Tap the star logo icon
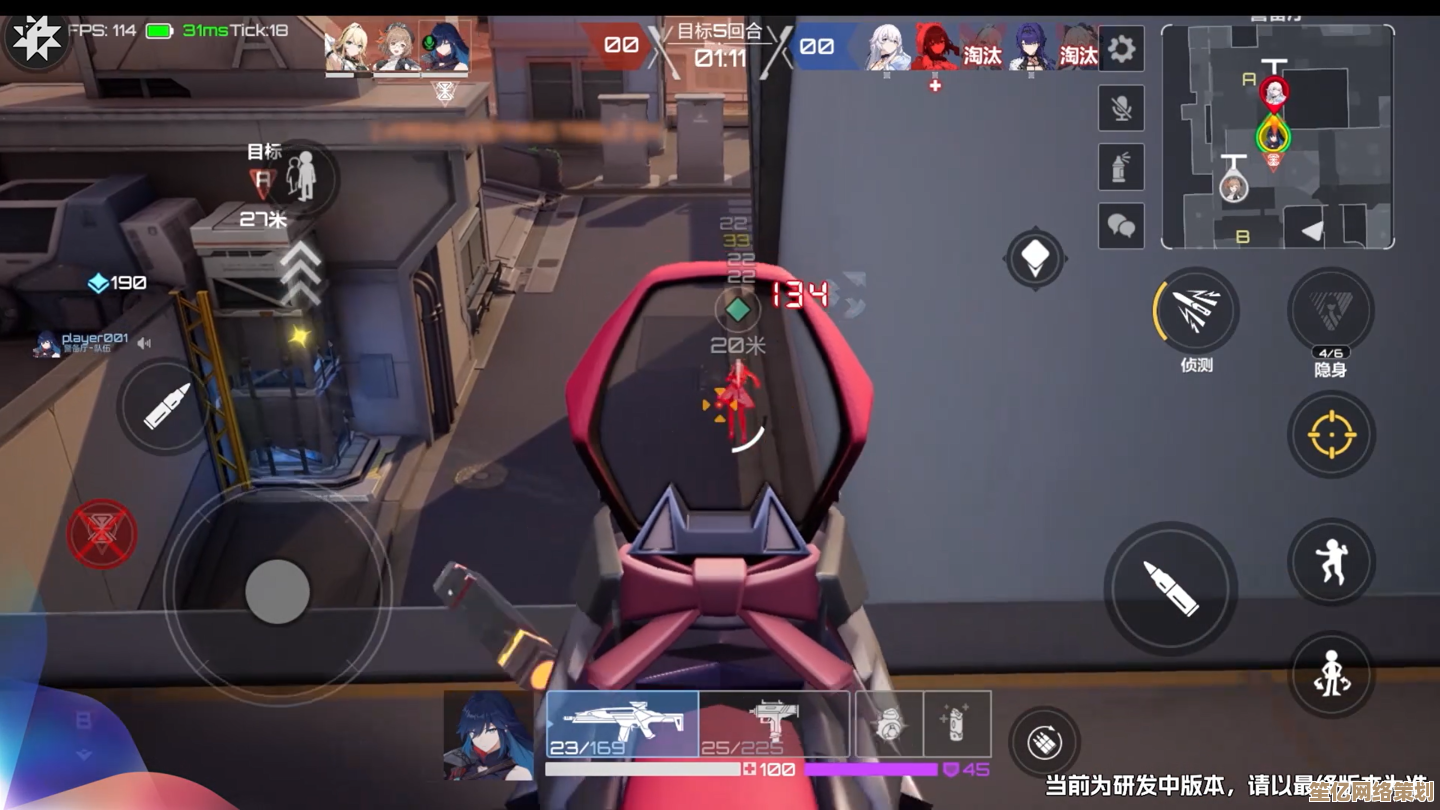Viewport: 1440px width, 810px height. tap(37, 42)
